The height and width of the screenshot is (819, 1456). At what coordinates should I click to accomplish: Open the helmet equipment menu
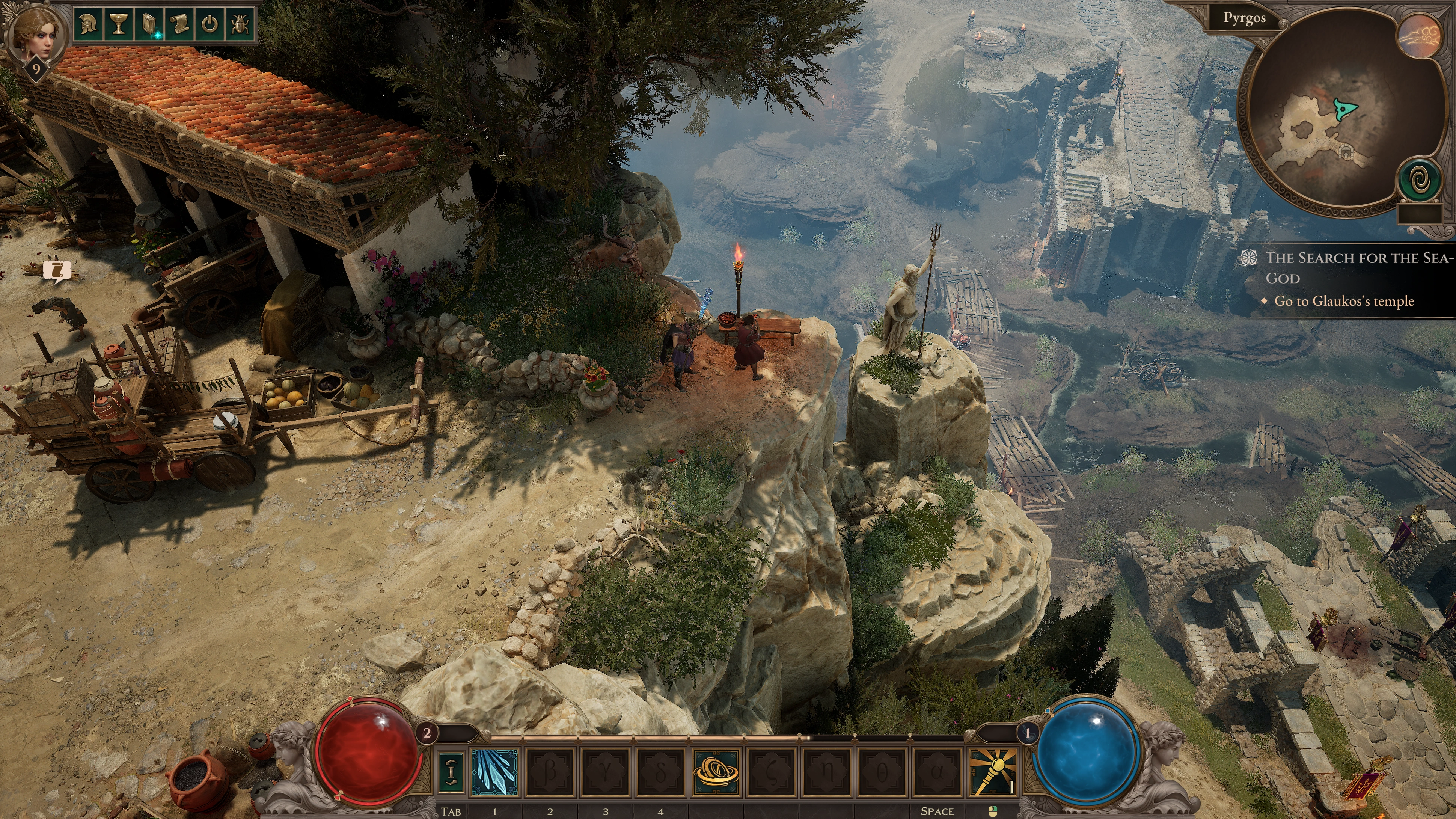coord(87,24)
